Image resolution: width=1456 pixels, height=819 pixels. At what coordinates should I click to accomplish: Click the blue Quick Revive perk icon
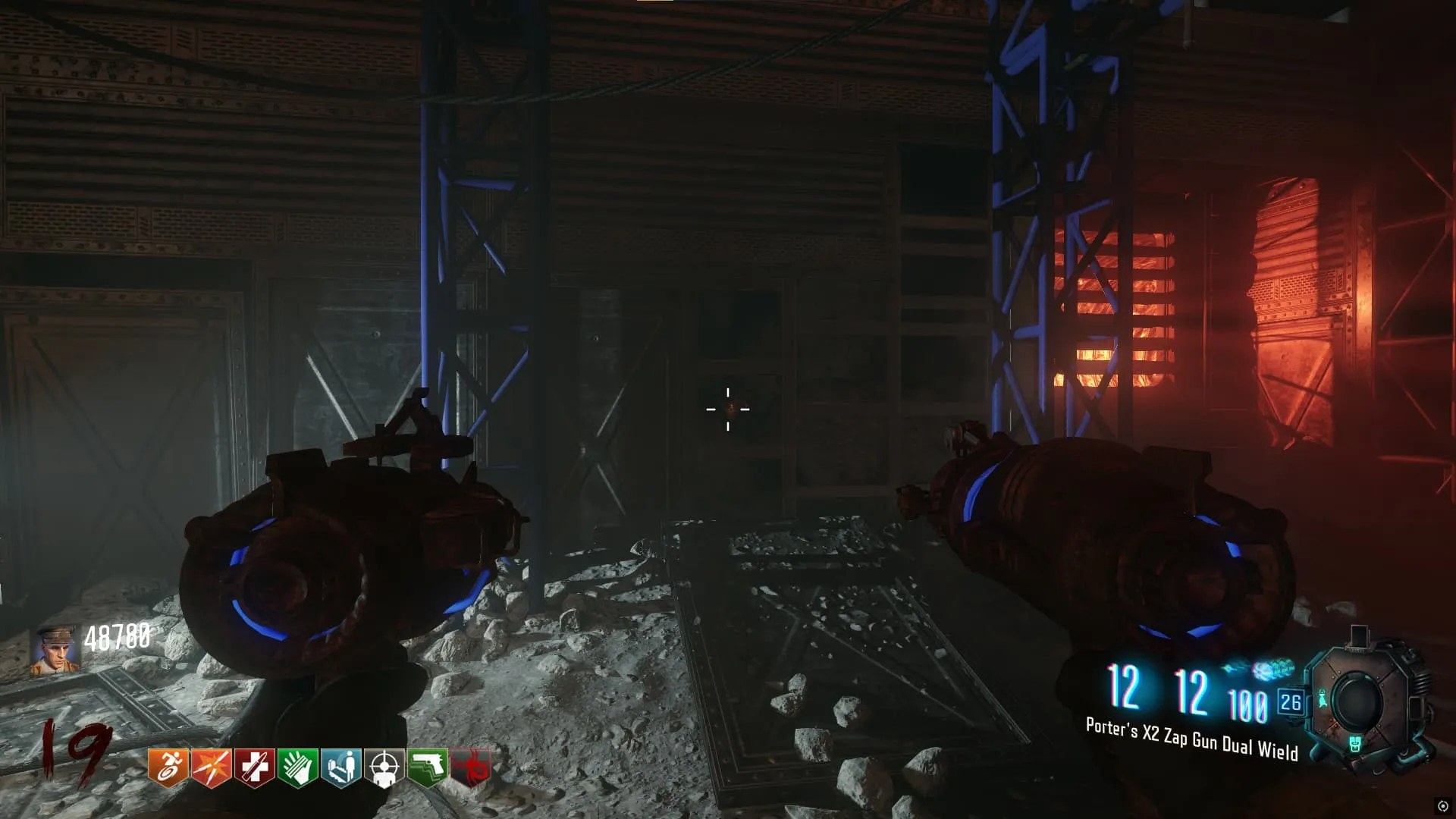341,767
